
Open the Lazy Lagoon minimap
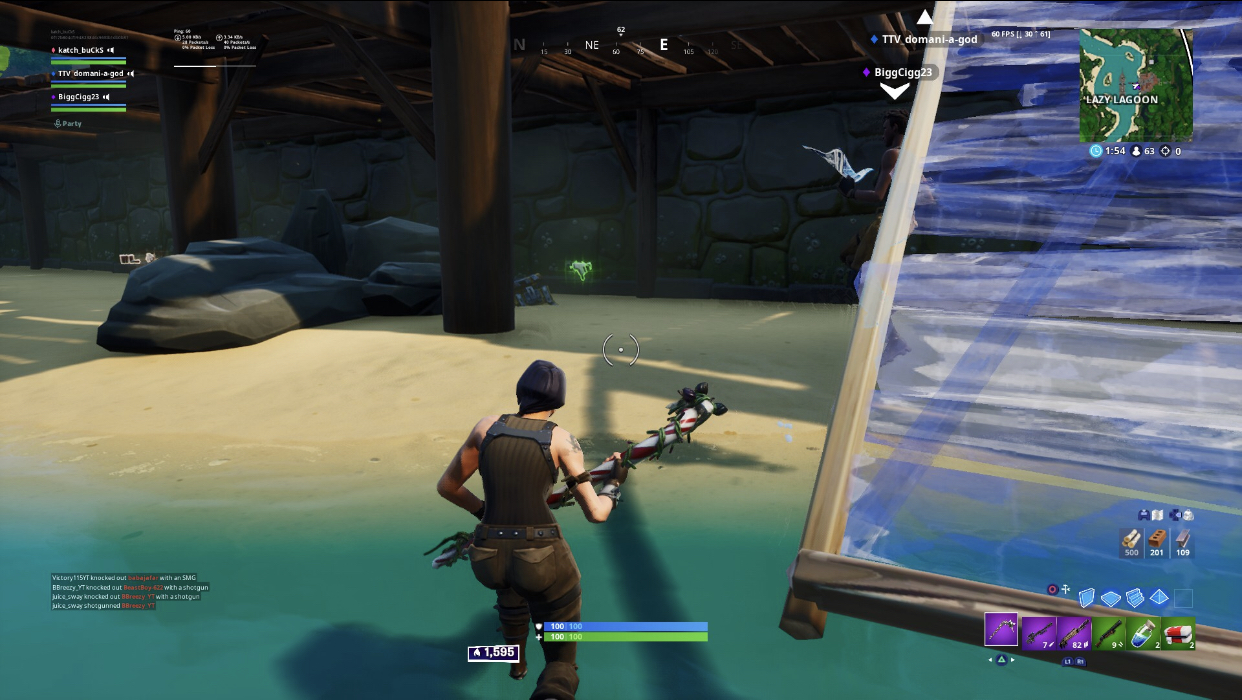[1136, 85]
